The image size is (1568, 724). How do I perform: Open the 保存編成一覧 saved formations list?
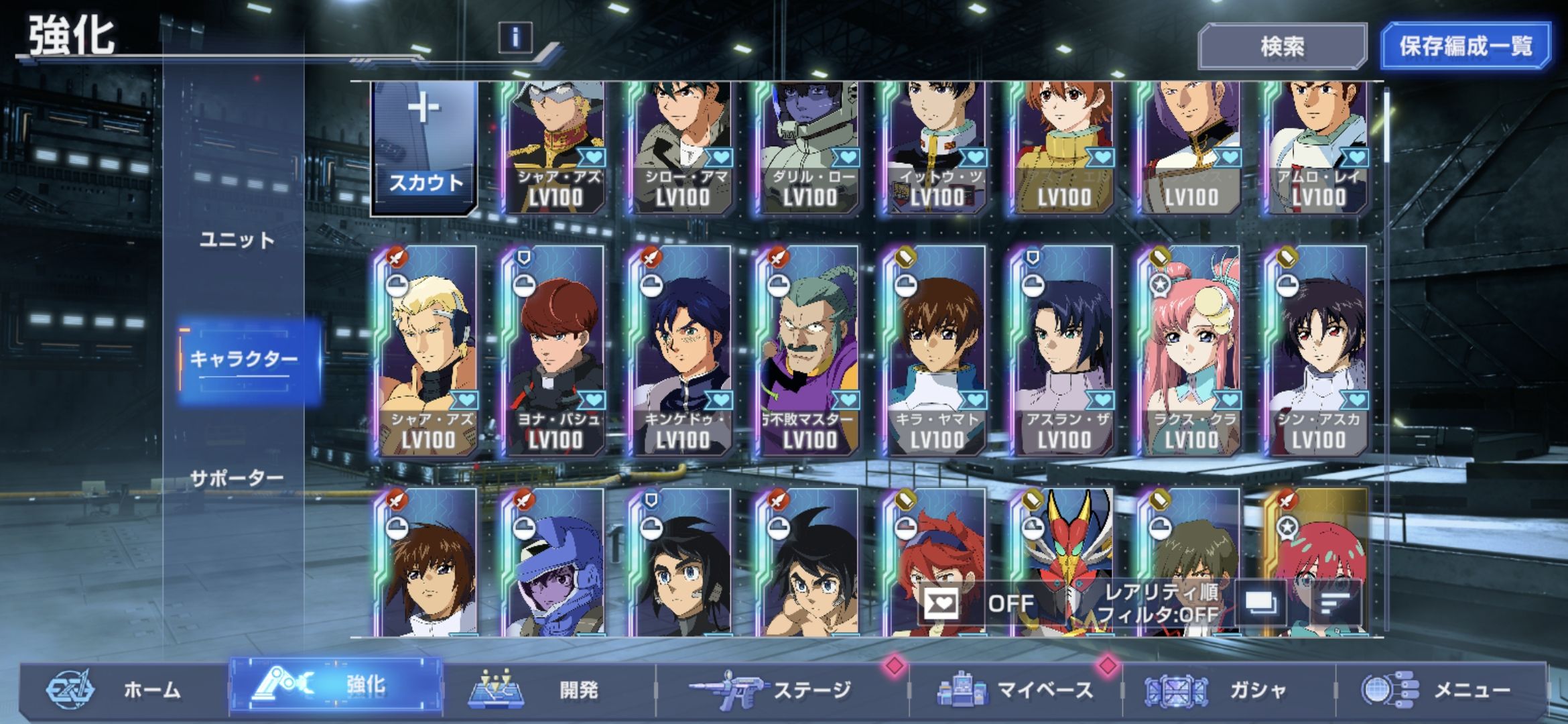click(1465, 46)
